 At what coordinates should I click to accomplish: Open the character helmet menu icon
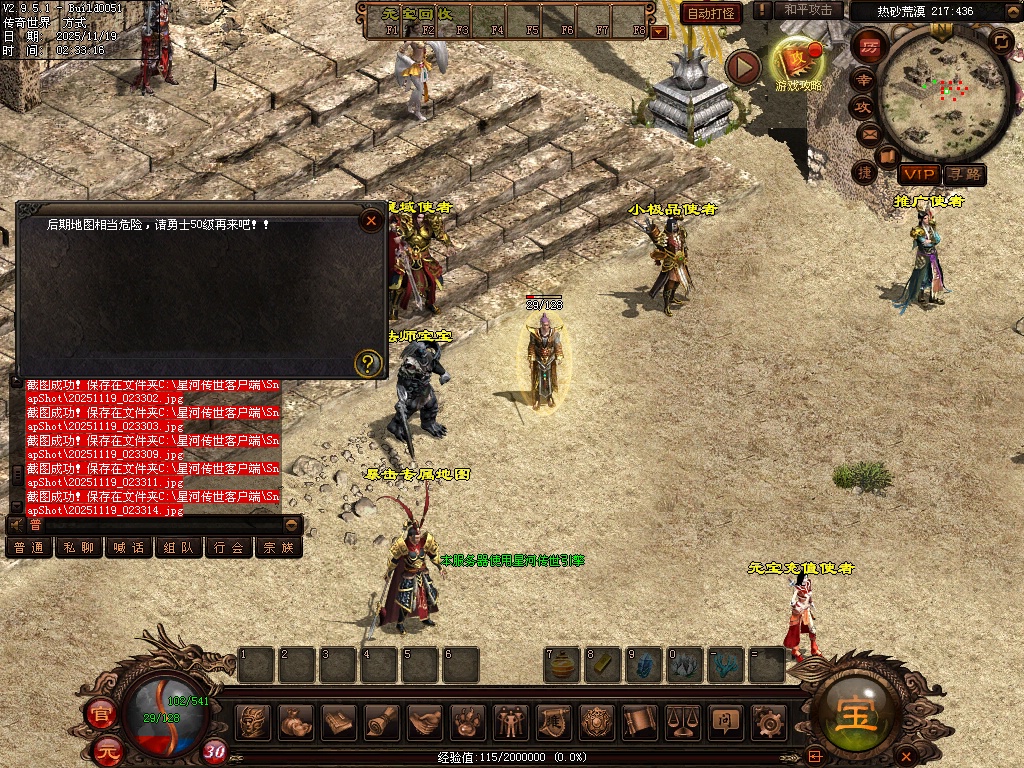pyautogui.click(x=254, y=720)
